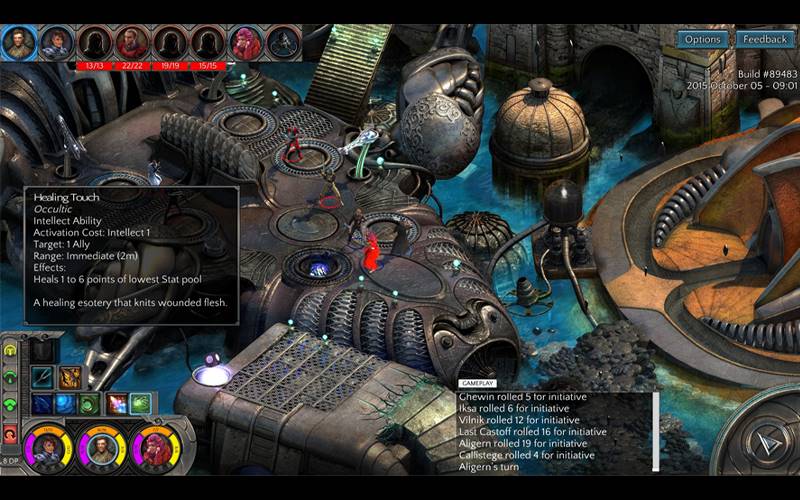The width and height of the screenshot is (800, 500).
Task: Send feedback with the Feedback button
Action: tap(765, 39)
